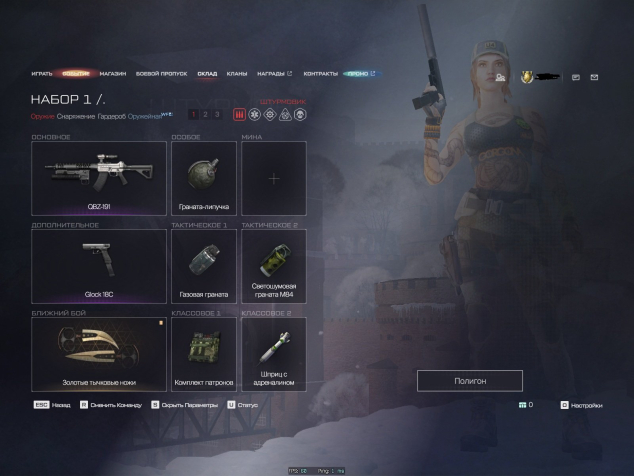Viewport: 634px width, 476px height.
Task: Open the НАГРАДЫ rewards page
Action: (x=273, y=74)
